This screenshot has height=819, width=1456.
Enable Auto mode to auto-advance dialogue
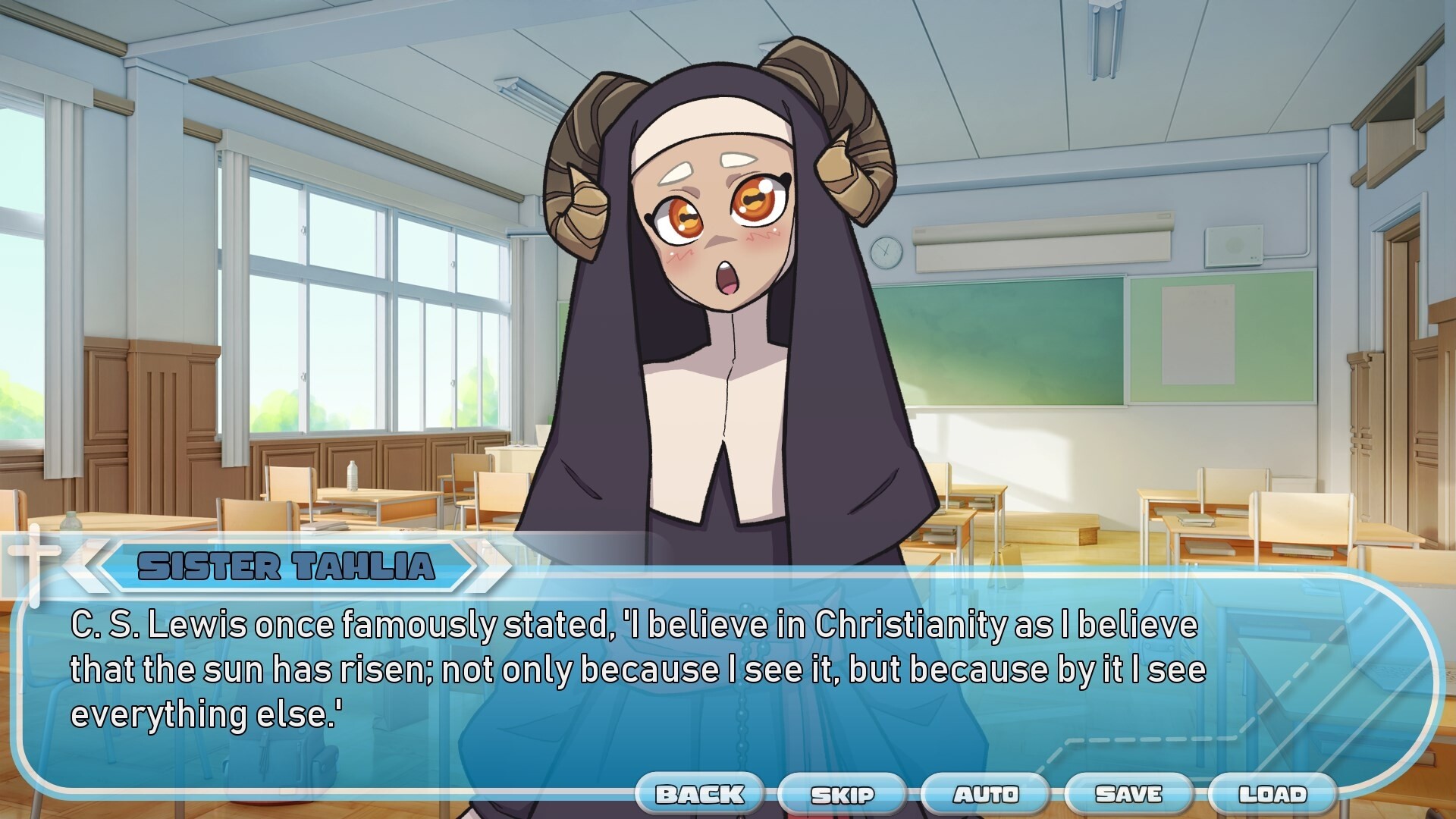[985, 795]
